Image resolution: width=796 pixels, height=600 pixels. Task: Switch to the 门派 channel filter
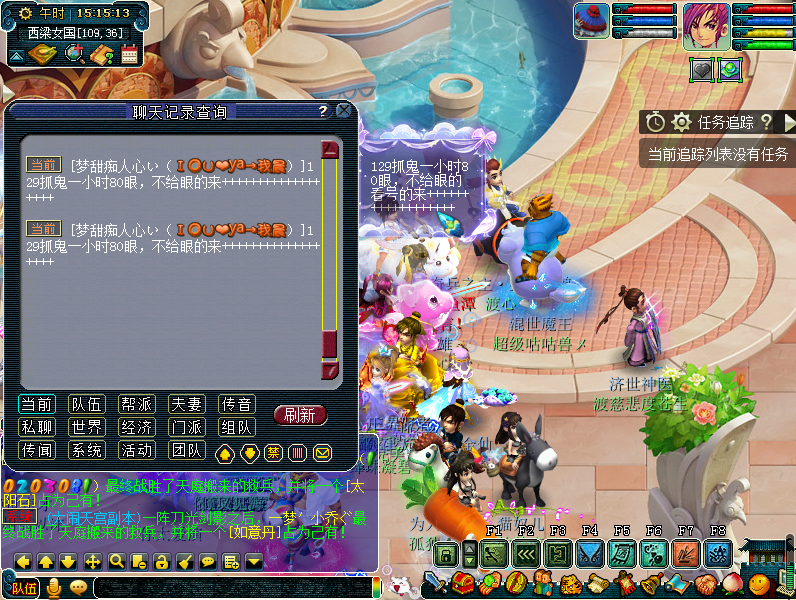187,427
